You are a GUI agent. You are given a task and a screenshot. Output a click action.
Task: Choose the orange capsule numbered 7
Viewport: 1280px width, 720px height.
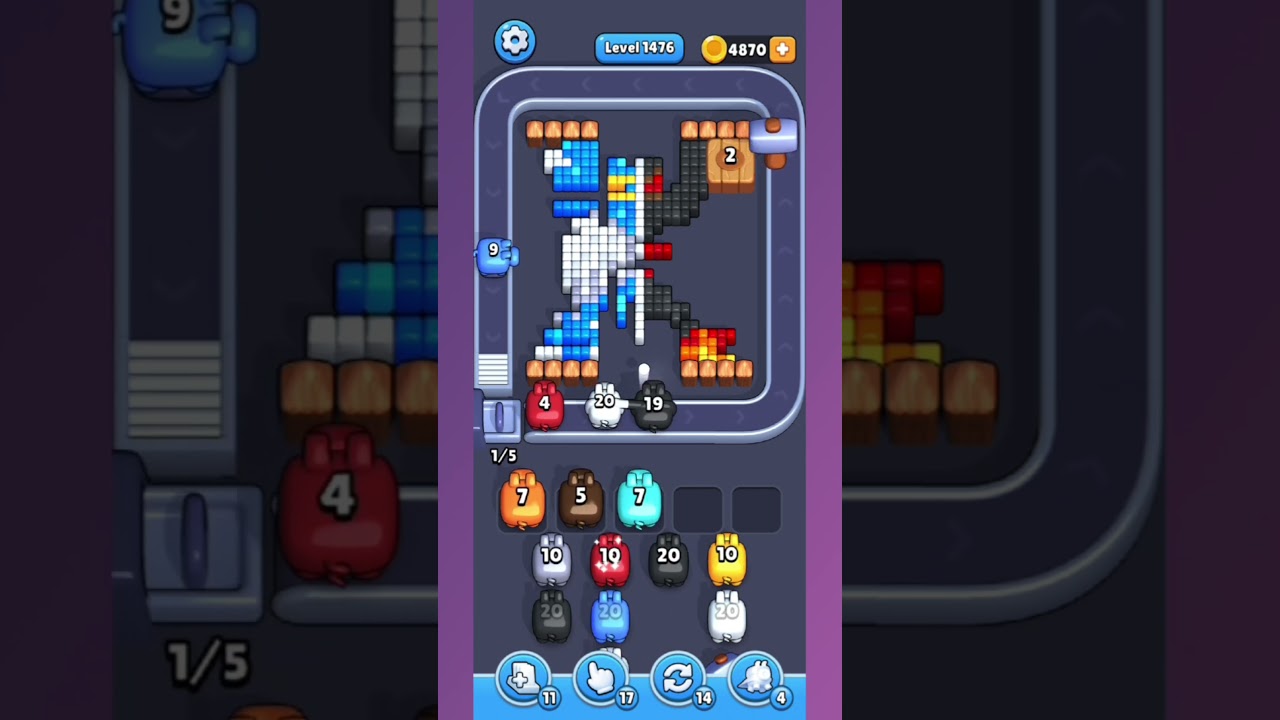pyautogui.click(x=521, y=497)
